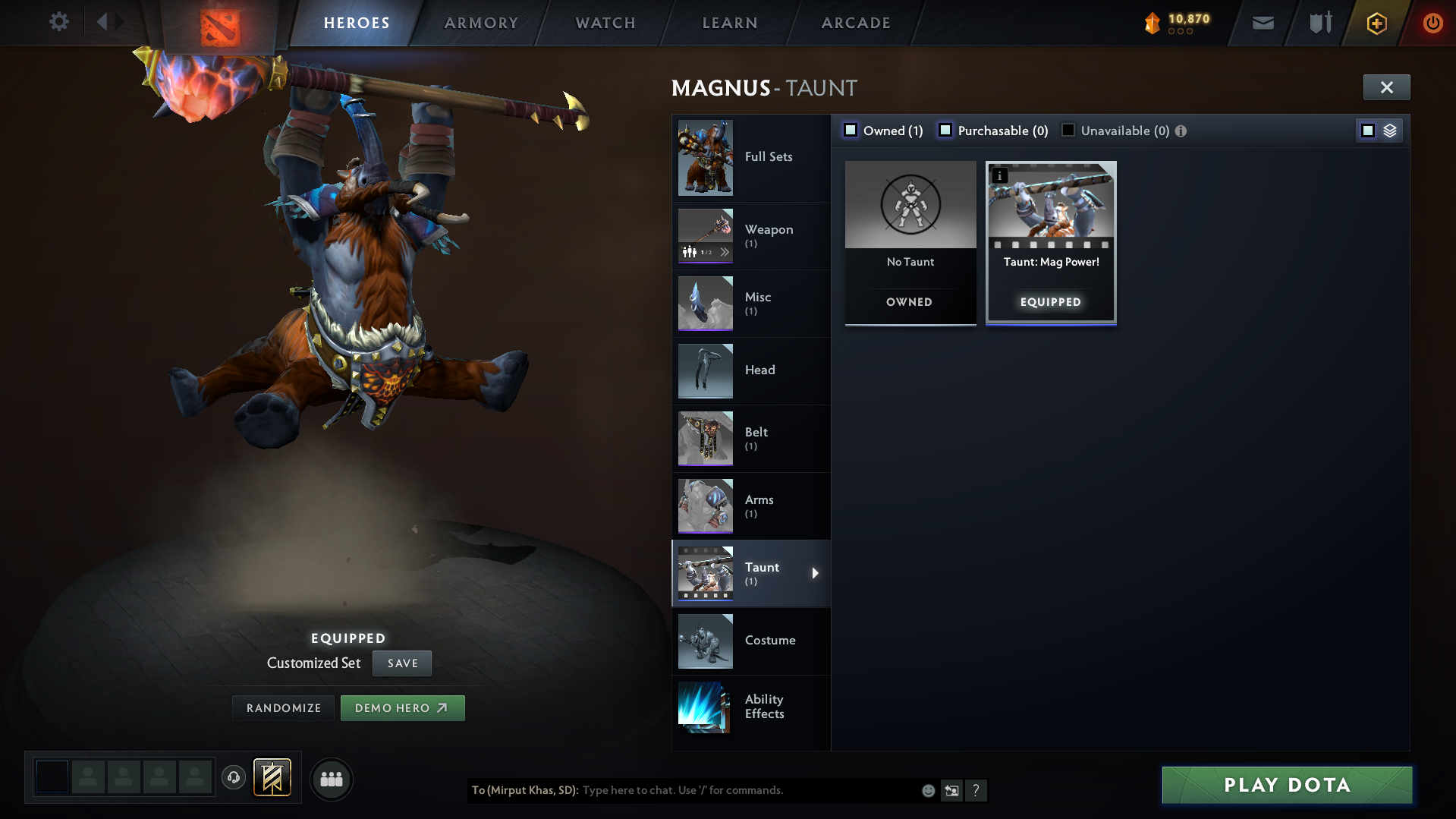Viewport: 1456px width, 819px height.
Task: Toggle the Owned items filter checkbox
Action: [x=851, y=130]
